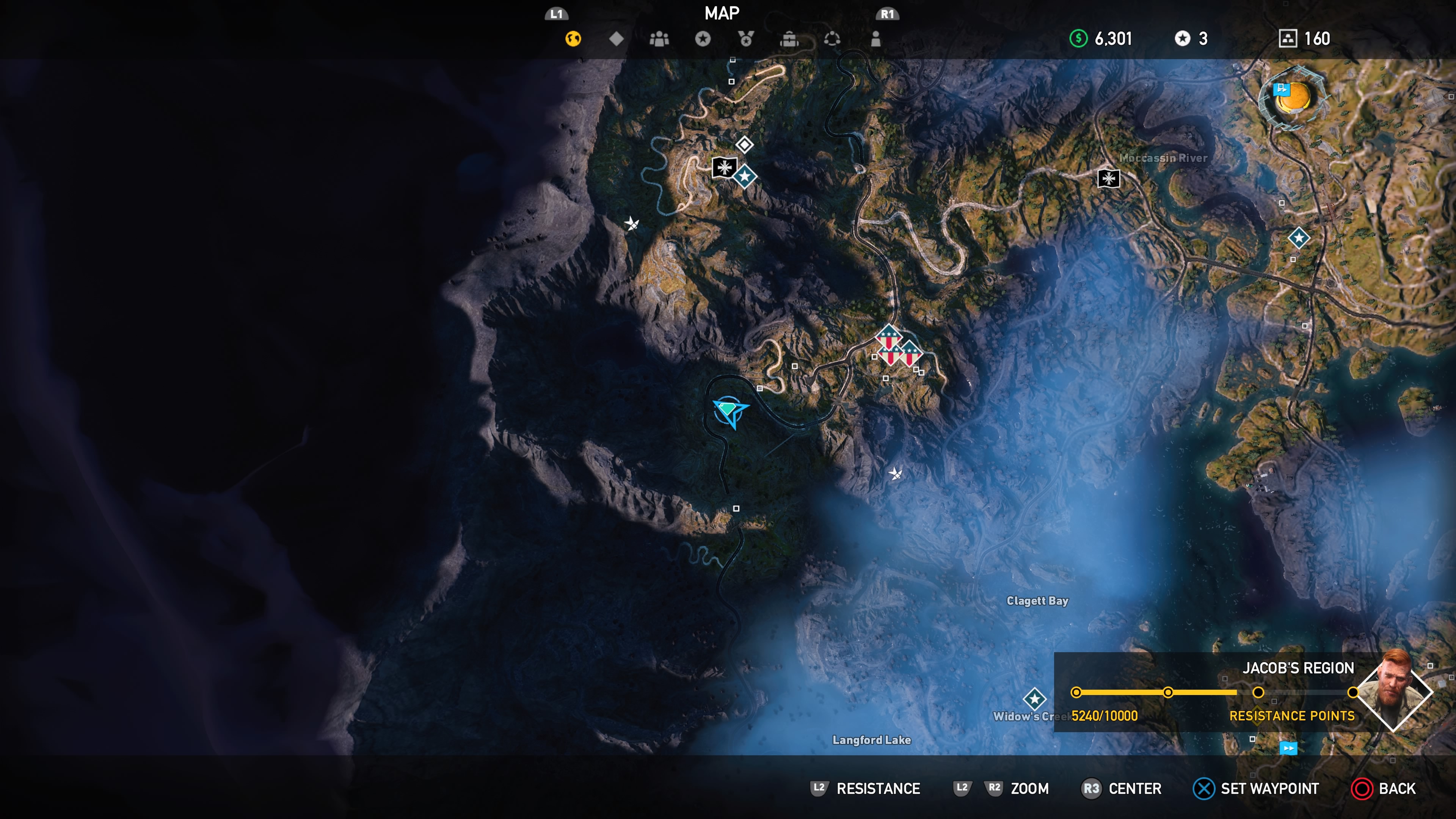Select the orange circular objective marker
1456x819 pixels.
tap(1293, 97)
